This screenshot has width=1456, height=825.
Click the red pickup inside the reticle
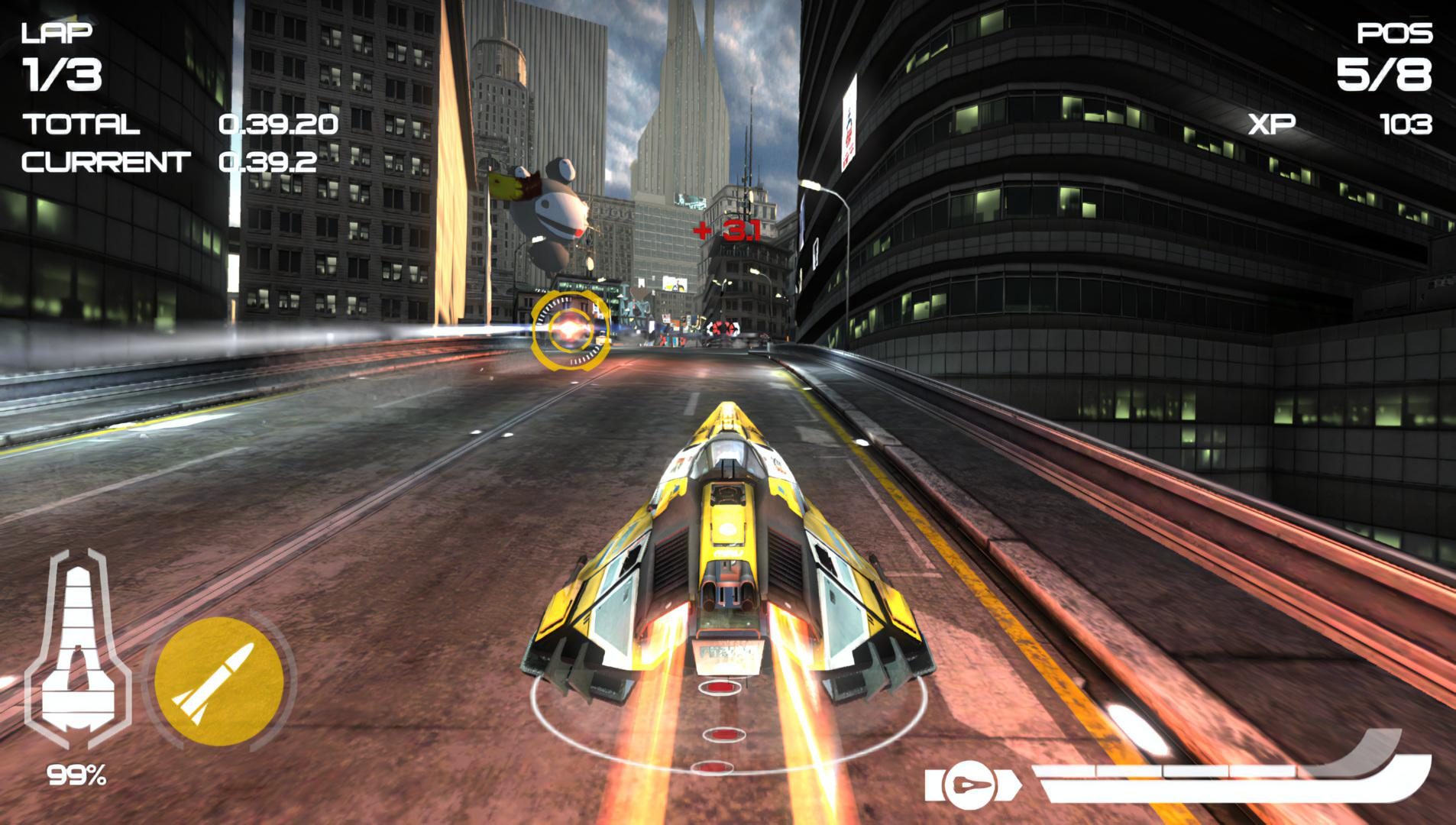[569, 328]
